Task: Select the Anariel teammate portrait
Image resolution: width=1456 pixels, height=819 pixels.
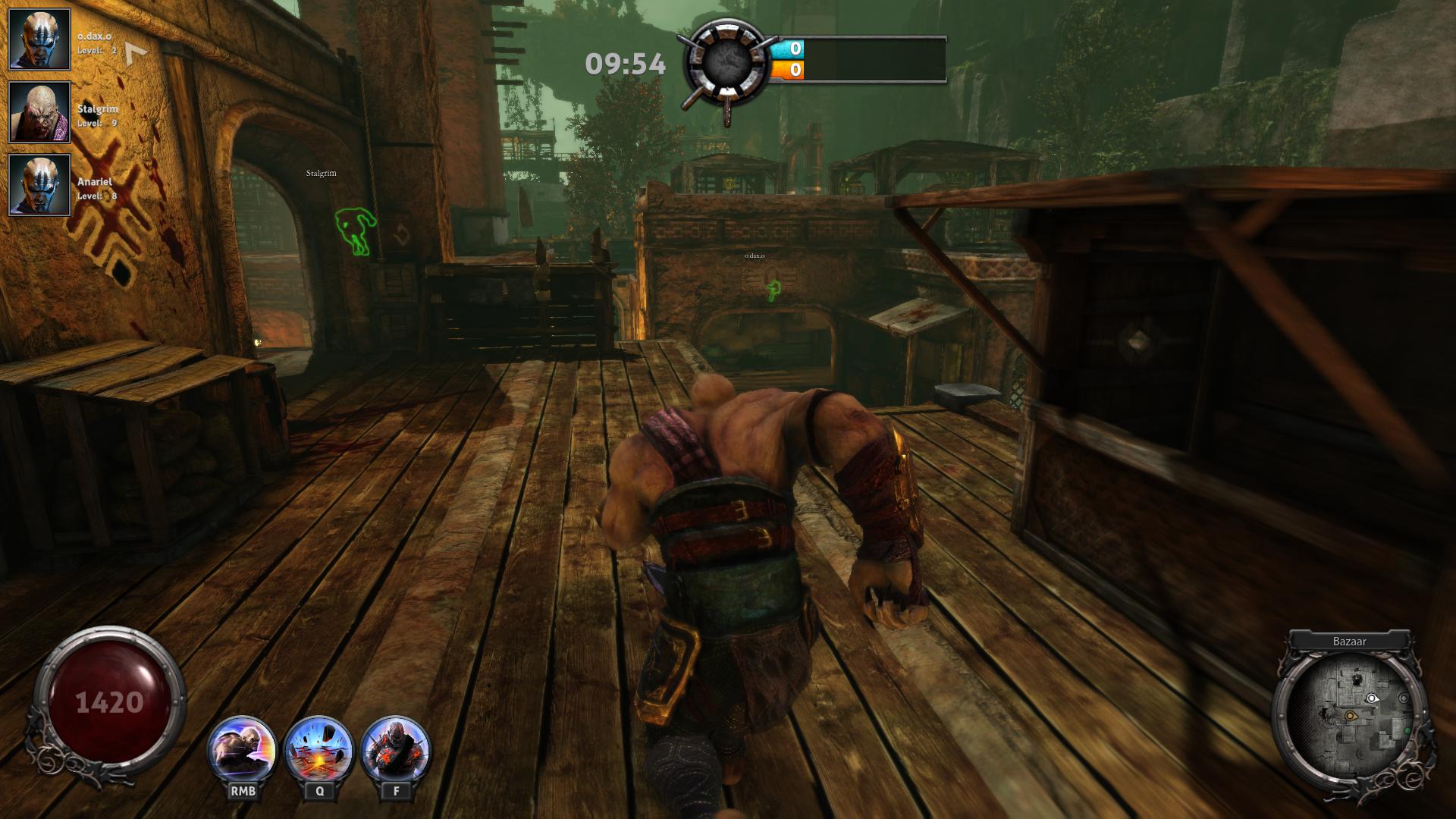Action: tap(39, 185)
